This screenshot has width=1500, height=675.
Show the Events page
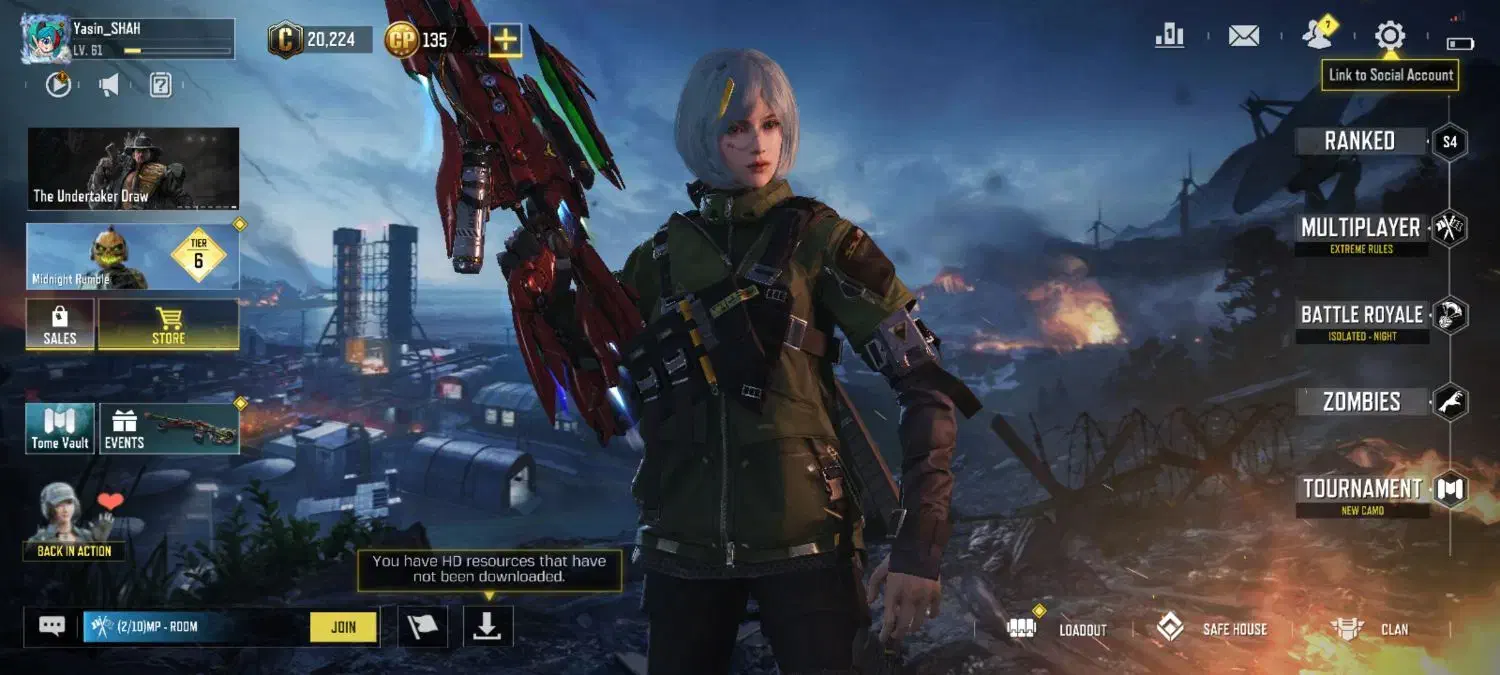[168, 429]
